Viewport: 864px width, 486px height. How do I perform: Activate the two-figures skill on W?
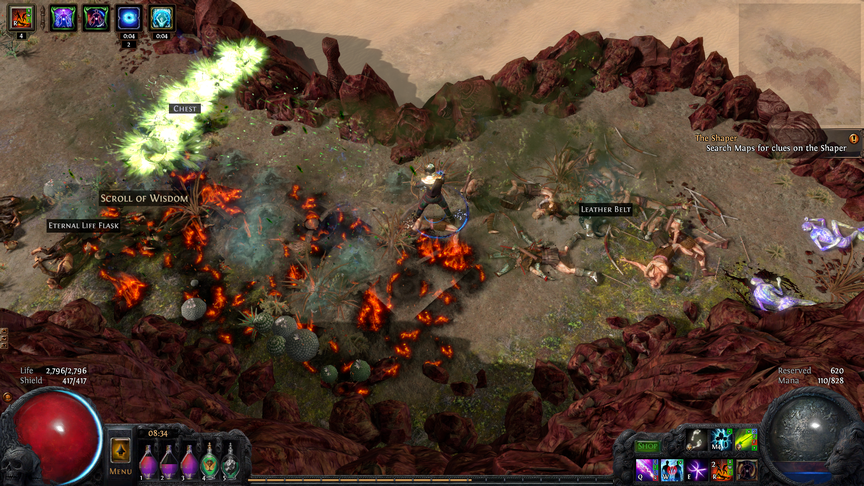click(x=672, y=469)
